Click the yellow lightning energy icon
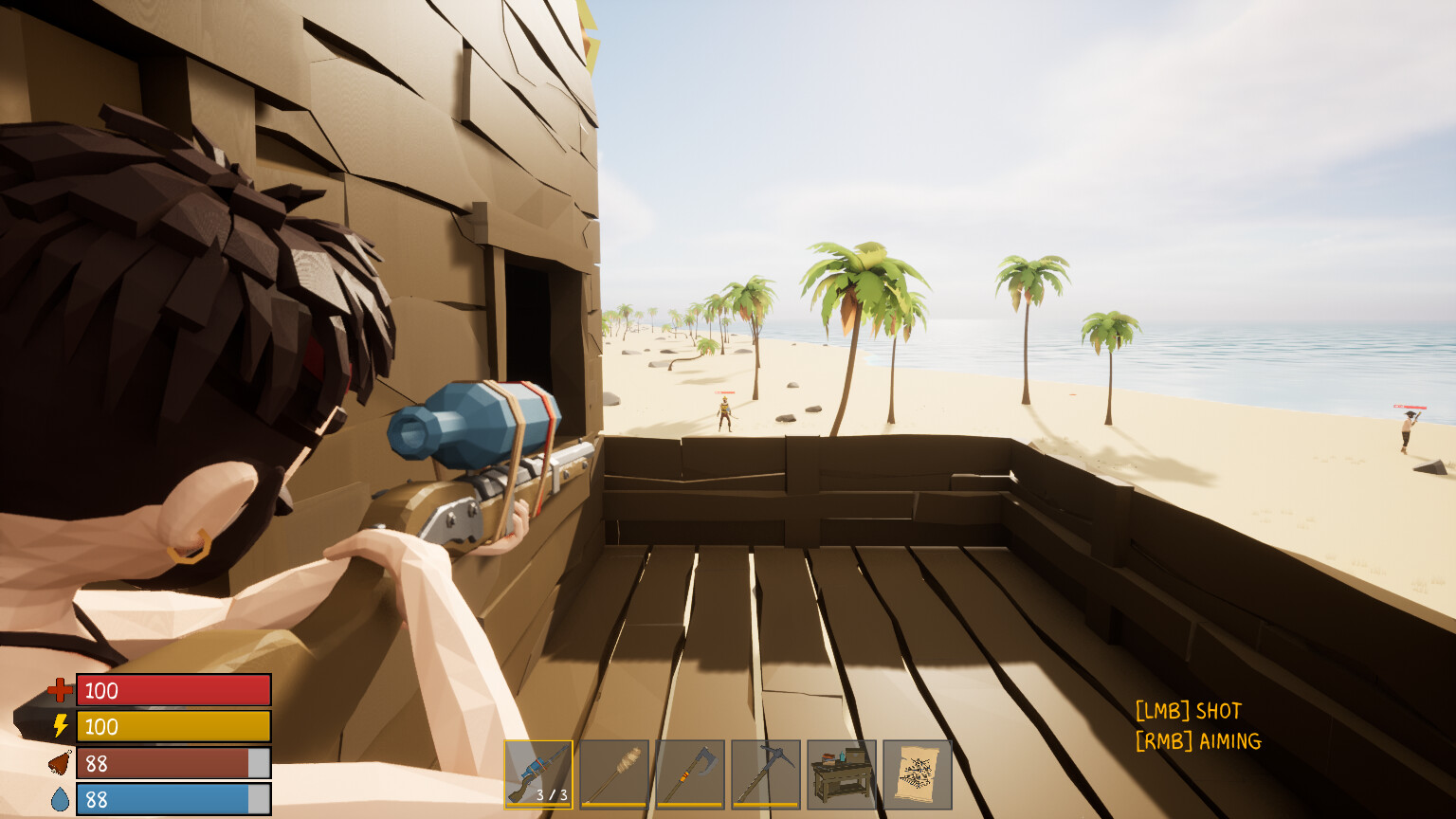This screenshot has width=1456, height=819. point(59,726)
